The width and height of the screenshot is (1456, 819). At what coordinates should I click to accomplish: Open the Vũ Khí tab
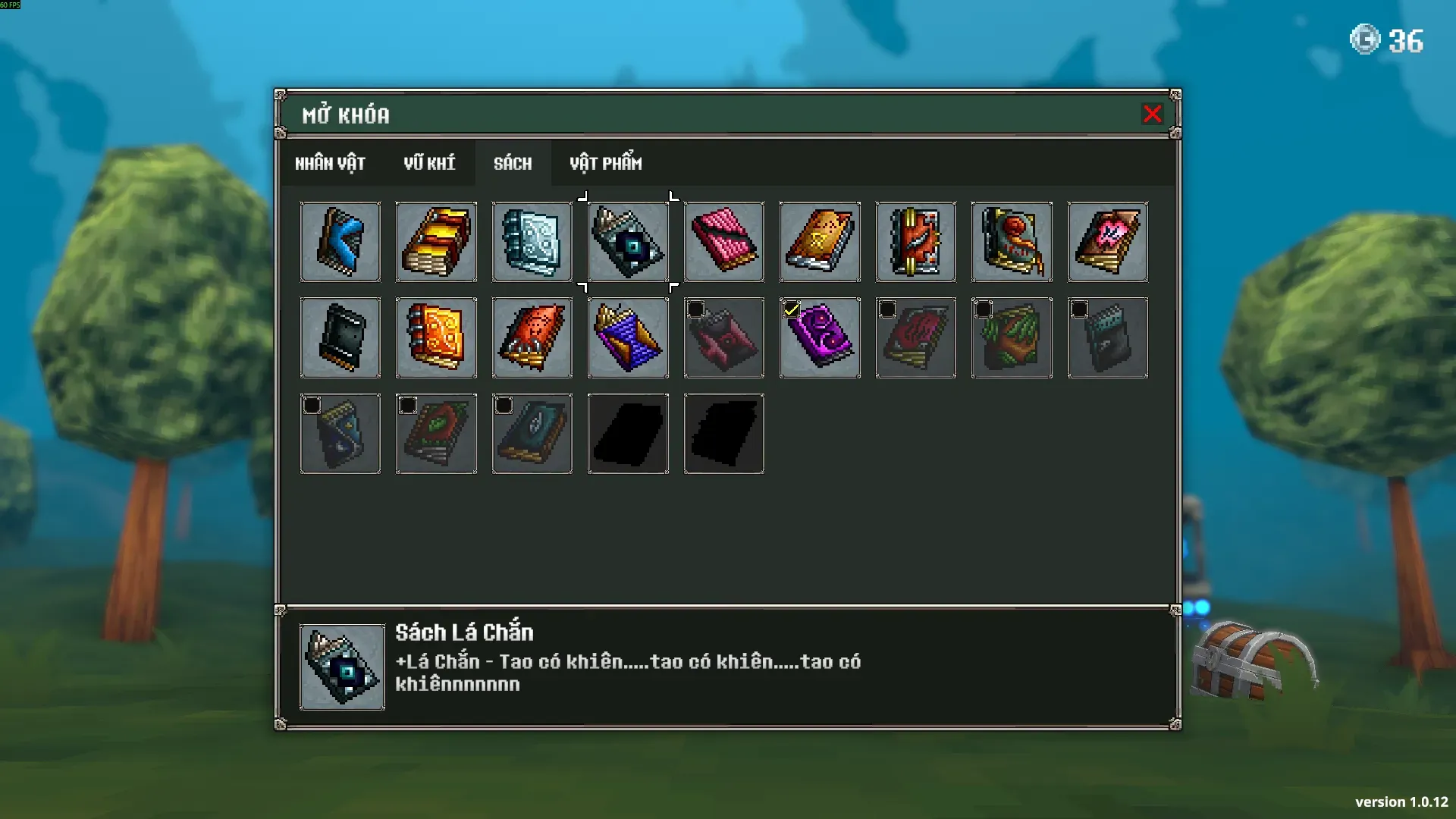pos(429,163)
